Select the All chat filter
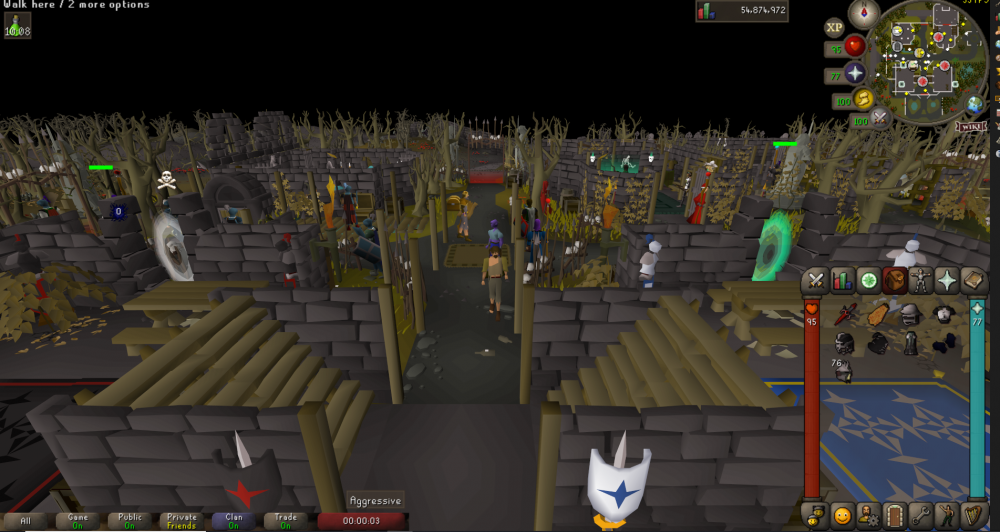 pyautogui.click(x=25, y=521)
